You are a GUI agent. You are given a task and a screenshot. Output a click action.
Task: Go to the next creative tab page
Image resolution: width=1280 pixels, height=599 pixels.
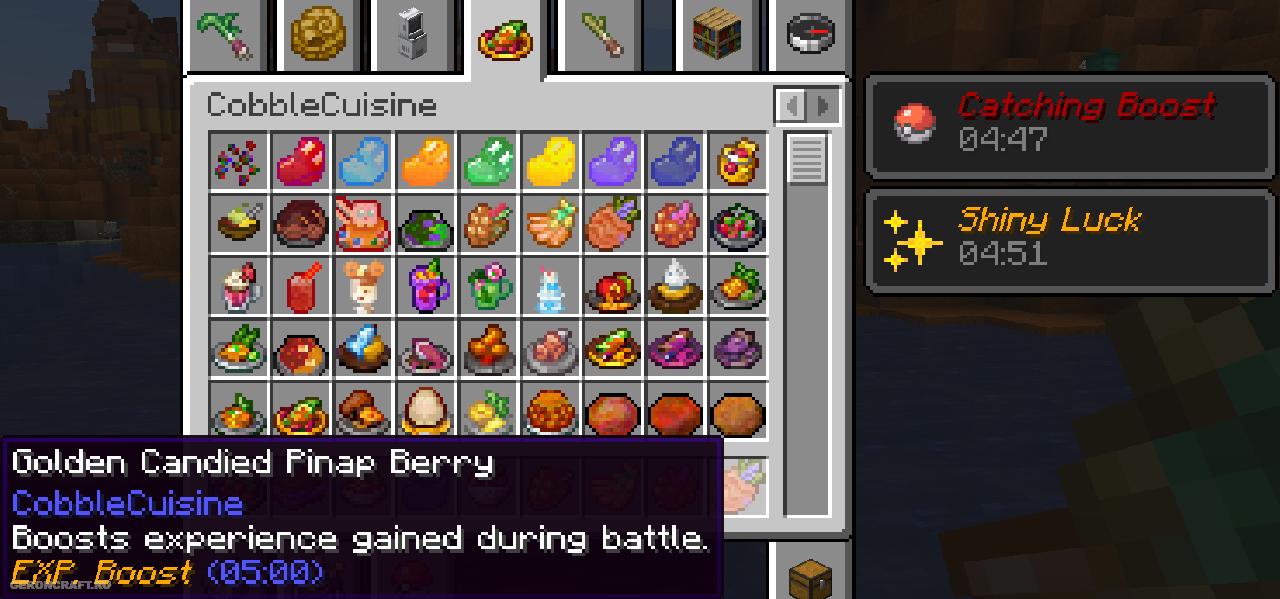823,105
